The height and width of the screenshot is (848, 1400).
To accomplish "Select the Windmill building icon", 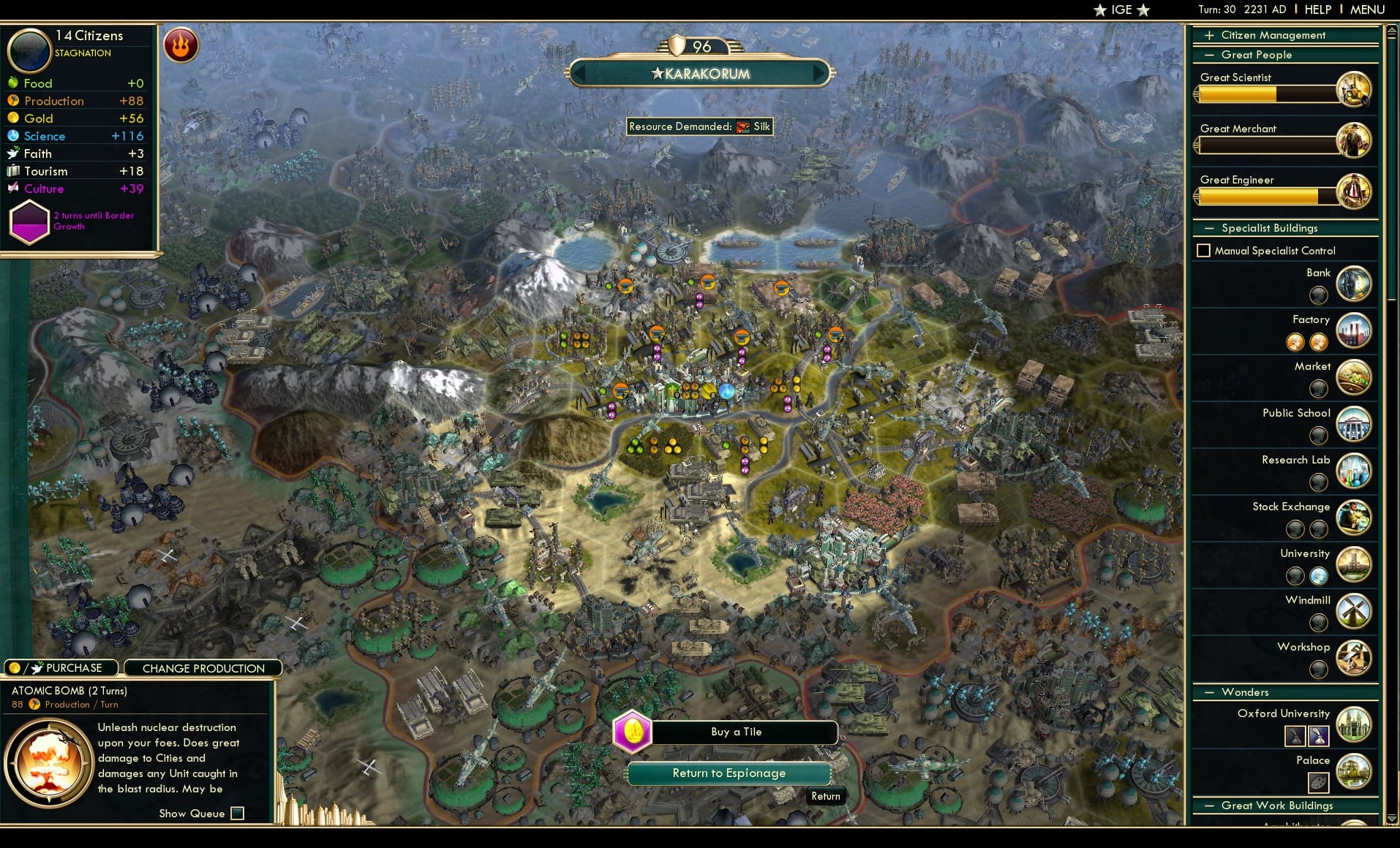I will [x=1354, y=611].
